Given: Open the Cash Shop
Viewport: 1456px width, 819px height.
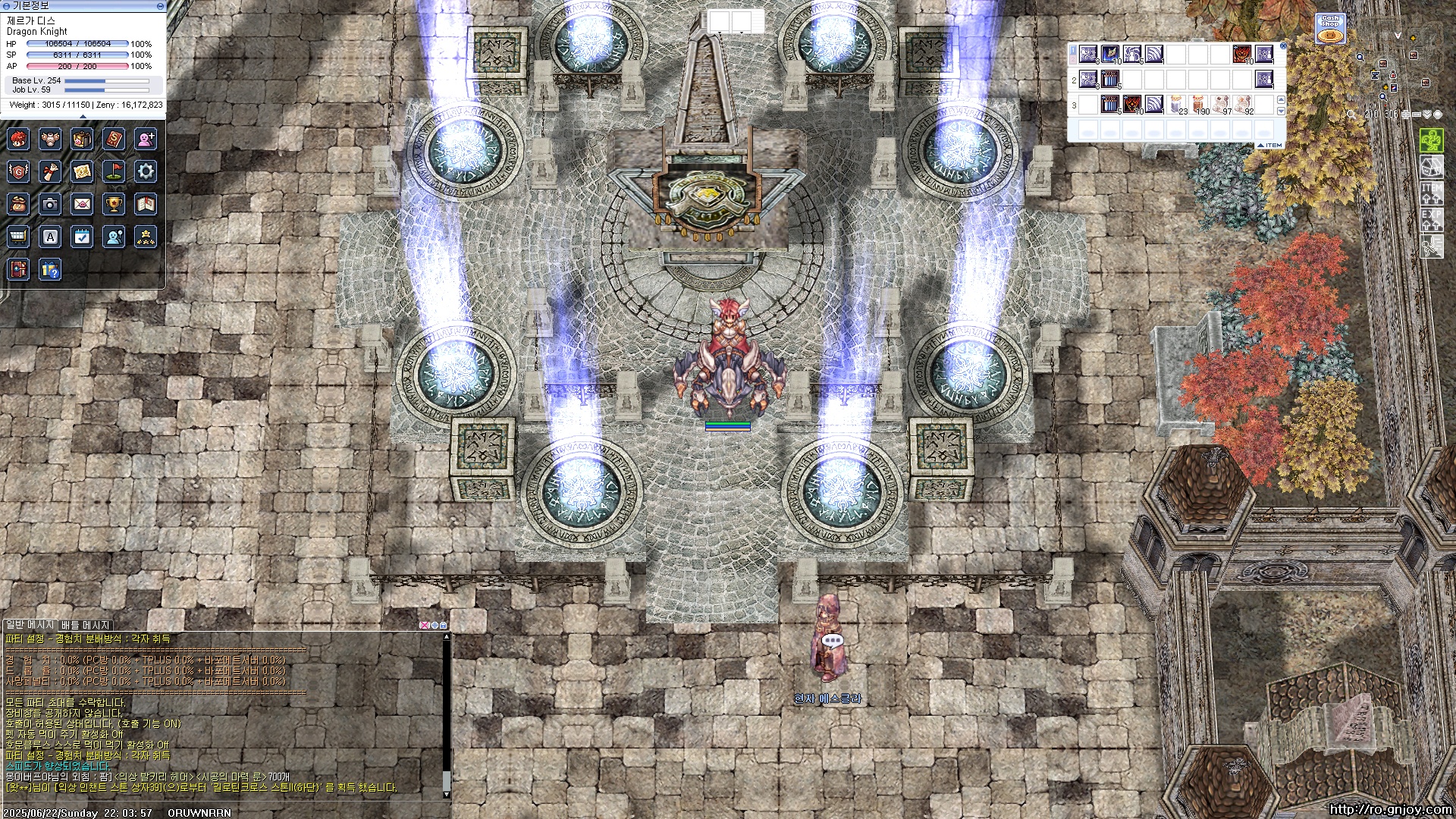Looking at the screenshot, I should (1330, 30).
